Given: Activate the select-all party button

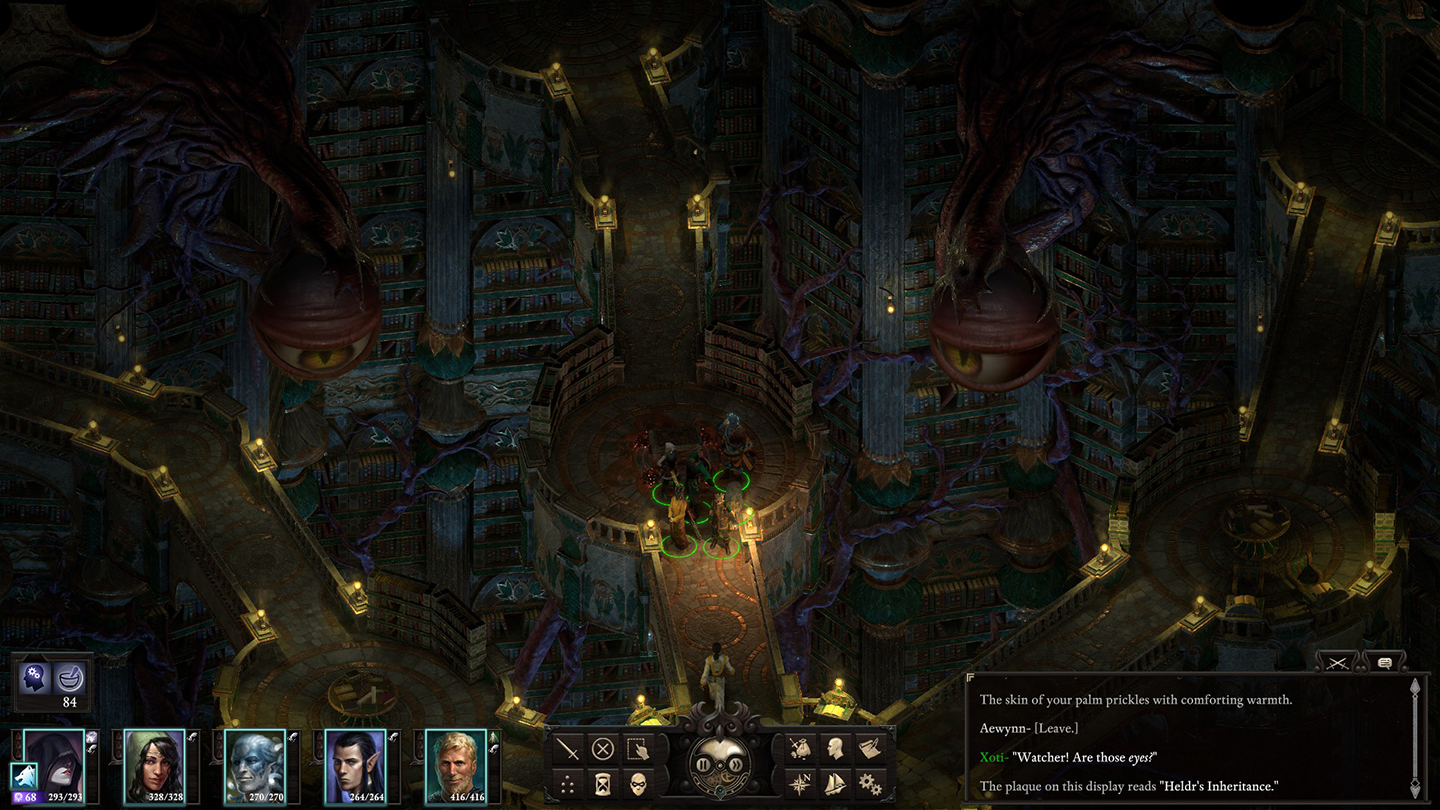Looking at the screenshot, I should point(636,748).
